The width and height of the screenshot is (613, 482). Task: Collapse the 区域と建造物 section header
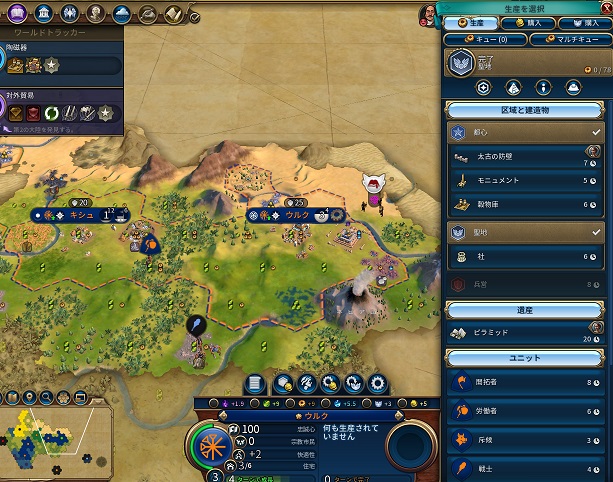coord(525,110)
